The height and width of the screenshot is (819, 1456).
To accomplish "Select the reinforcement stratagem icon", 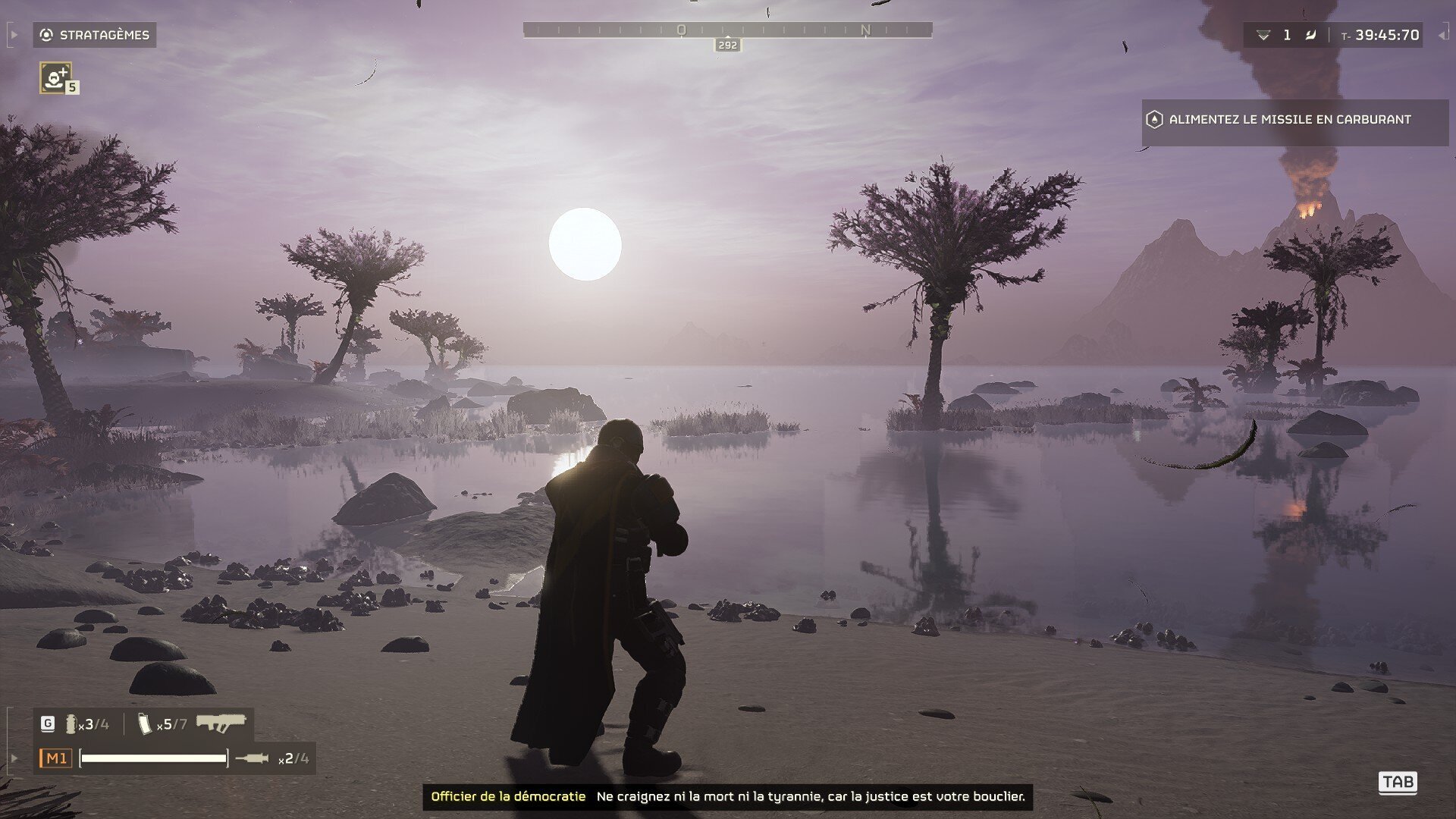I will tap(55, 77).
